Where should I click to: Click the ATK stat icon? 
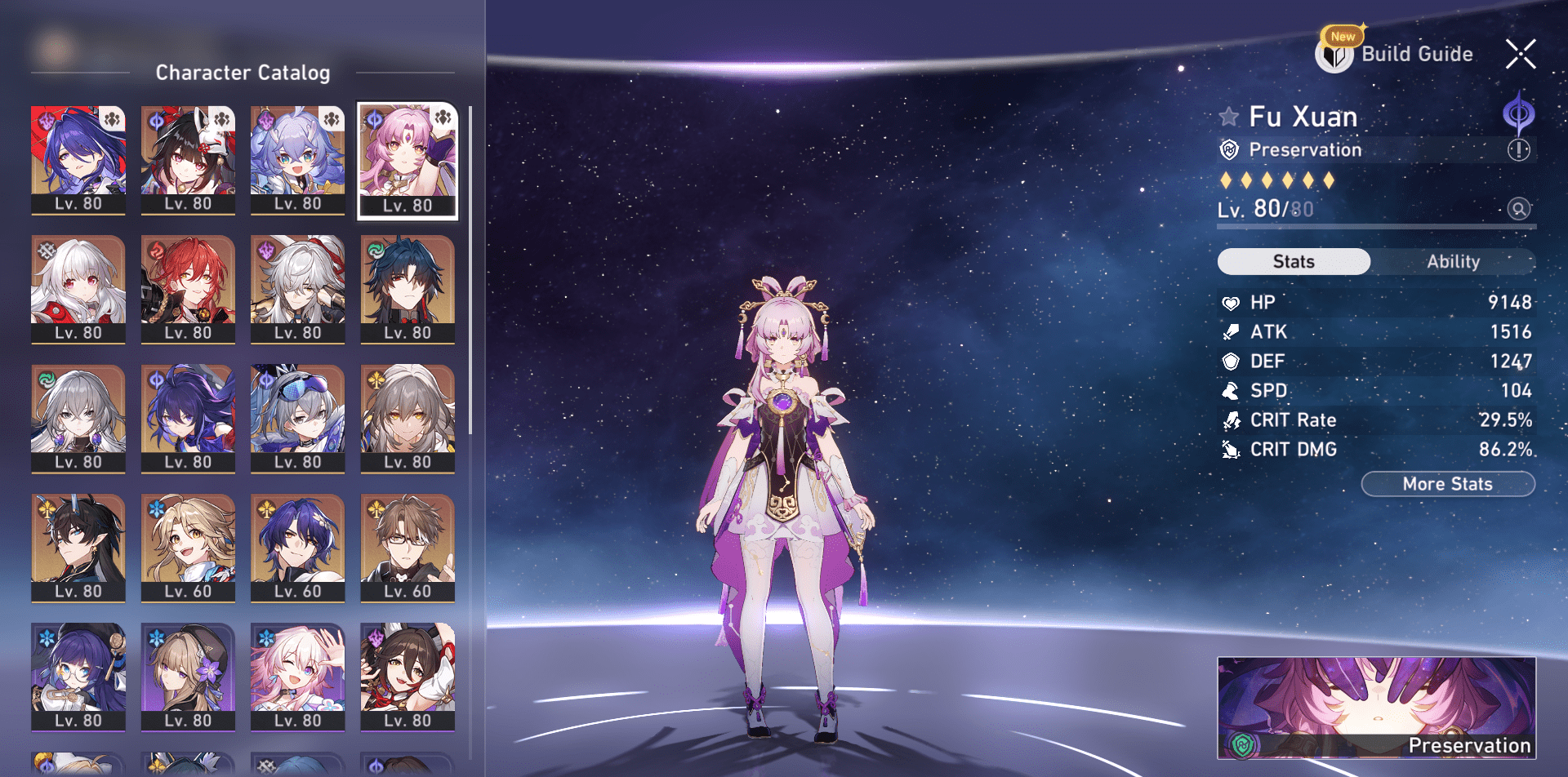pyautogui.click(x=1232, y=331)
